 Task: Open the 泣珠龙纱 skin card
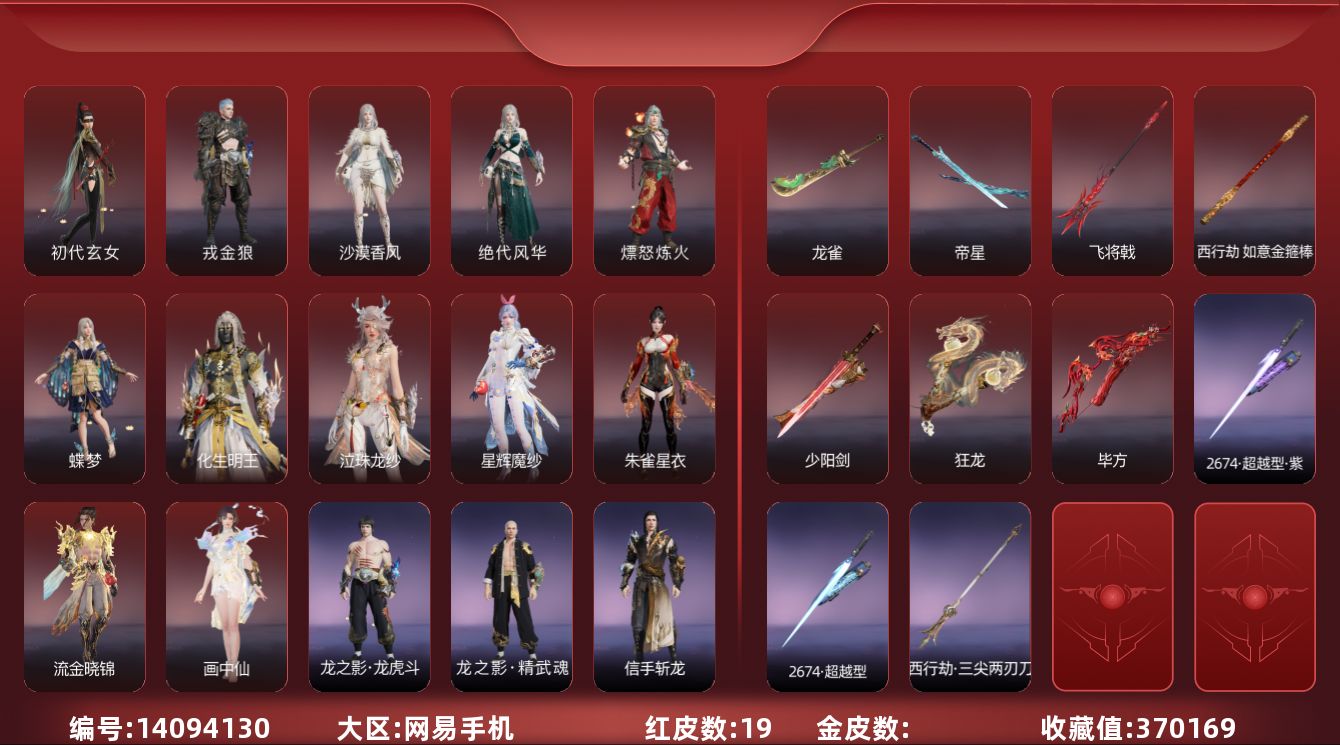point(369,388)
